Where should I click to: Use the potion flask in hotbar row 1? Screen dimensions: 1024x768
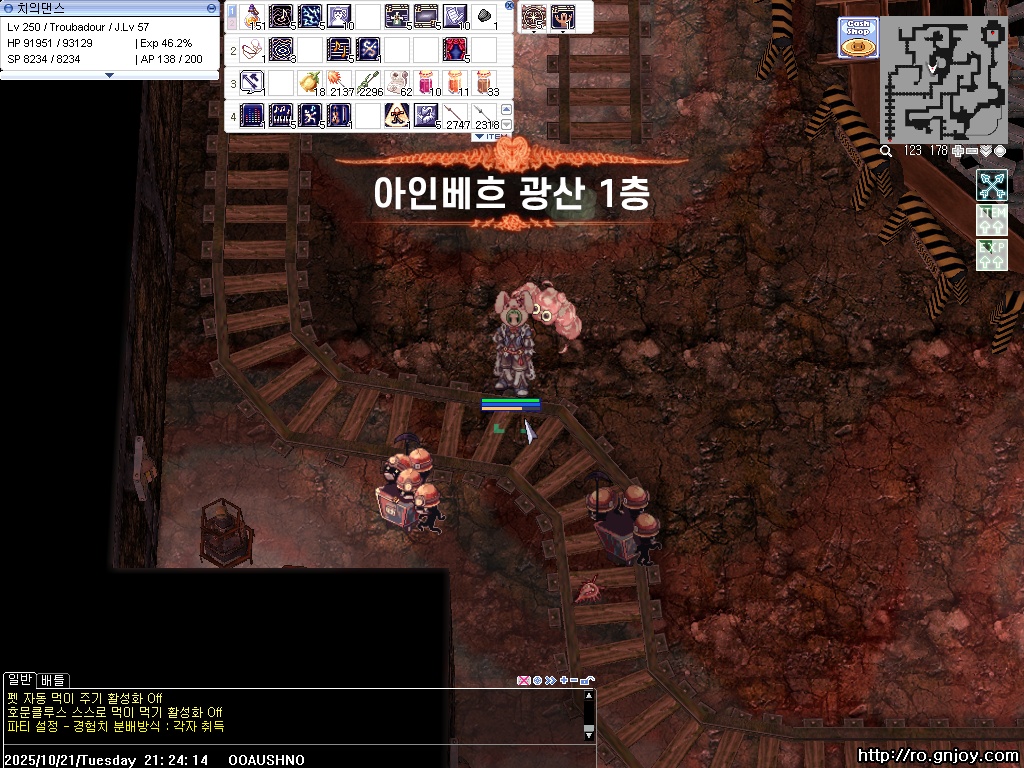[253, 16]
